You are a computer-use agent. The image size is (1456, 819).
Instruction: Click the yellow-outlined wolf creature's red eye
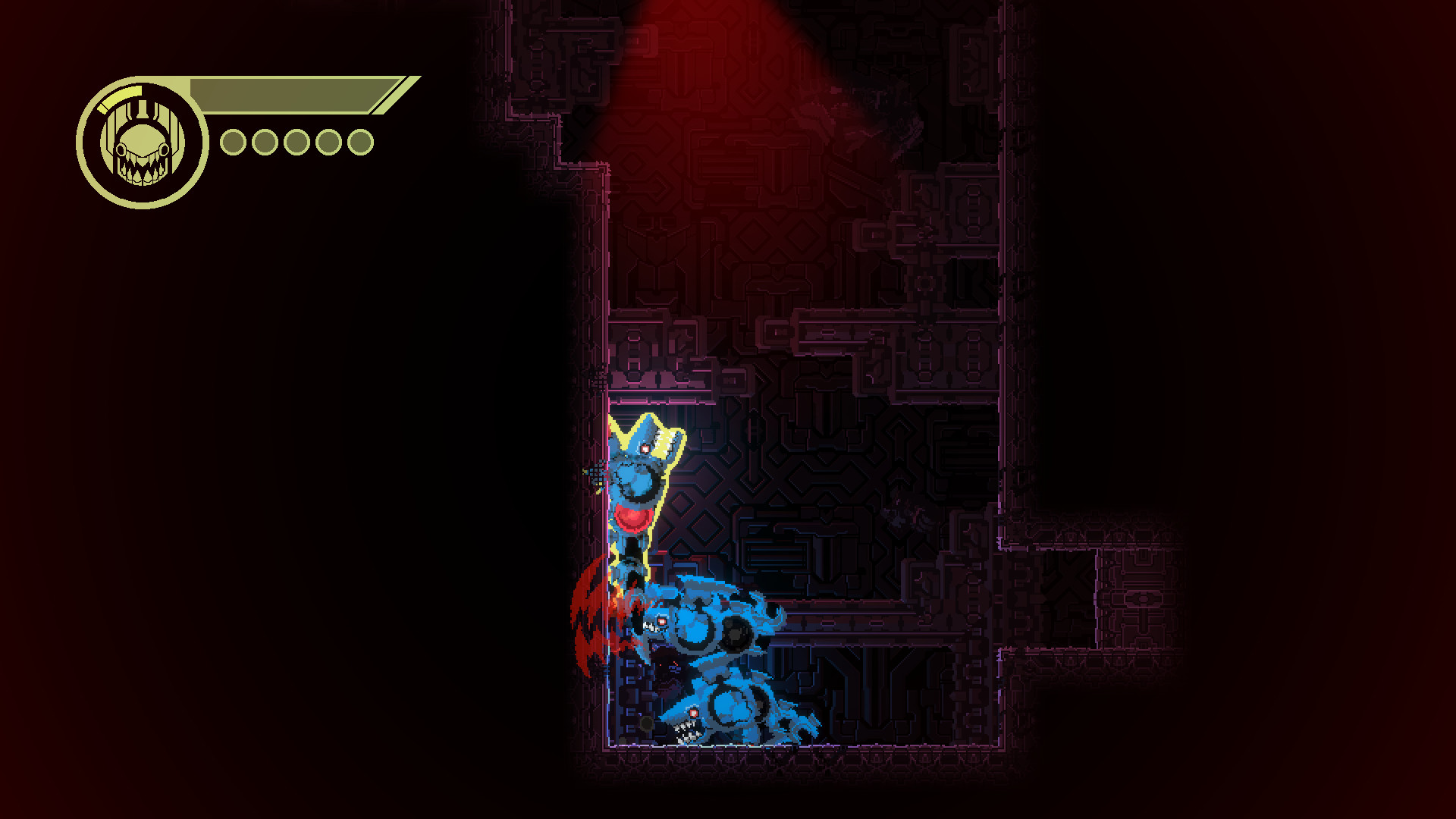[x=645, y=447]
